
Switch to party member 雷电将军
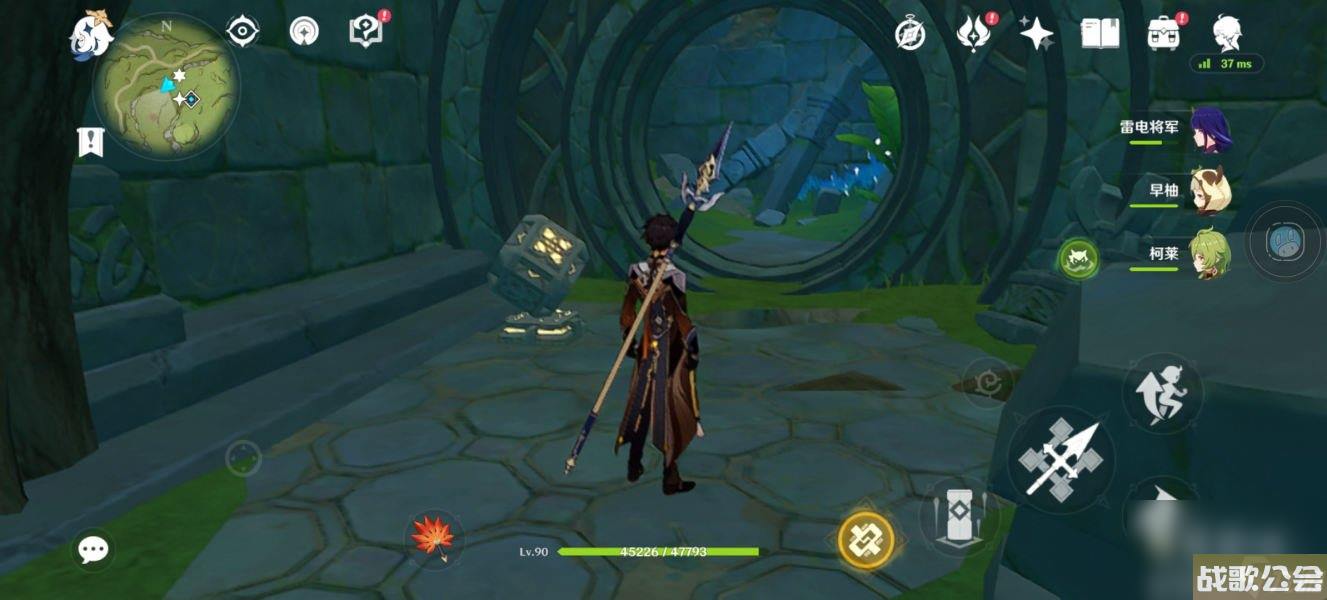[x=1209, y=130]
